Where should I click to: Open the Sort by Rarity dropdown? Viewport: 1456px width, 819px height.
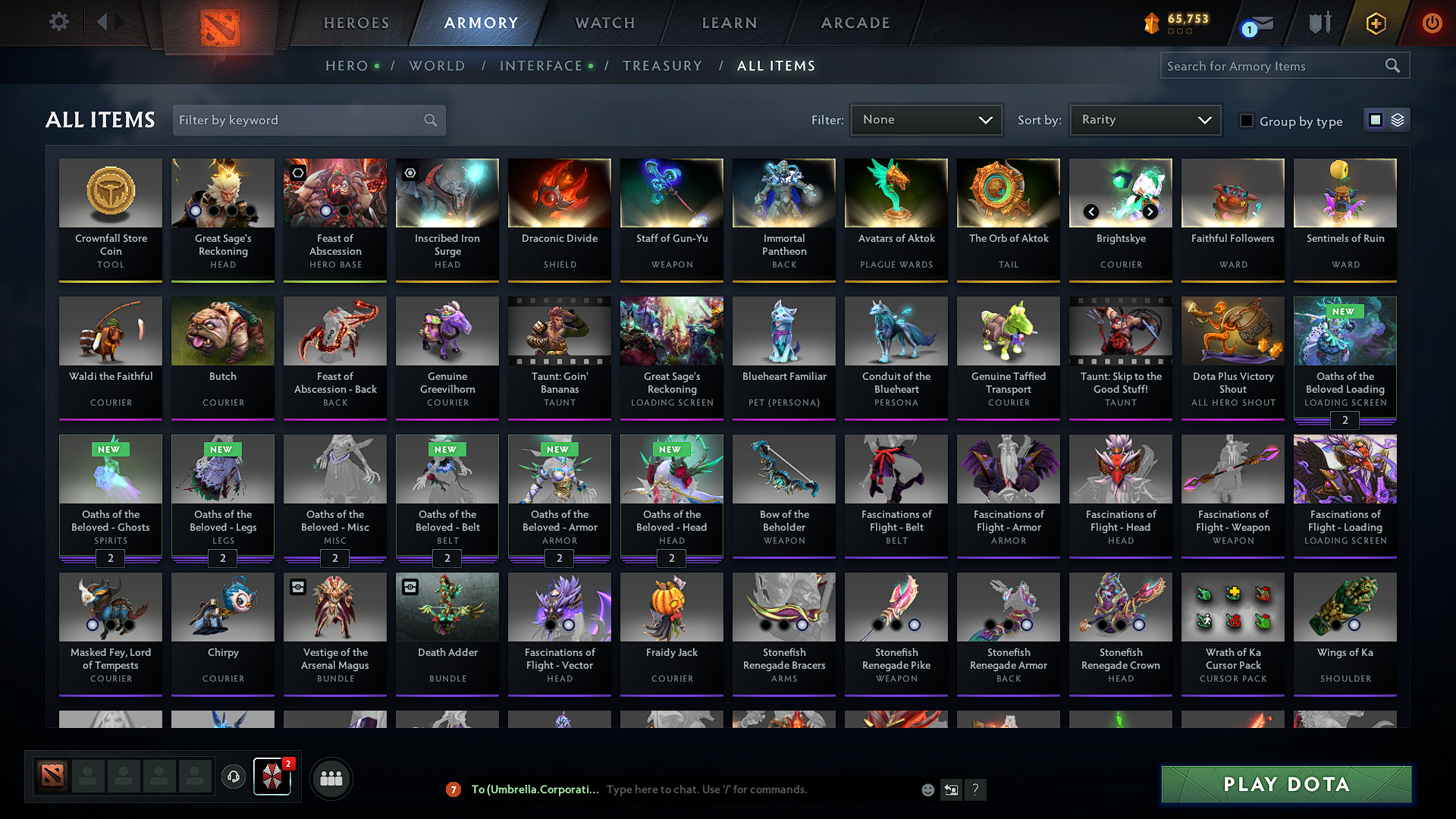[x=1144, y=120]
